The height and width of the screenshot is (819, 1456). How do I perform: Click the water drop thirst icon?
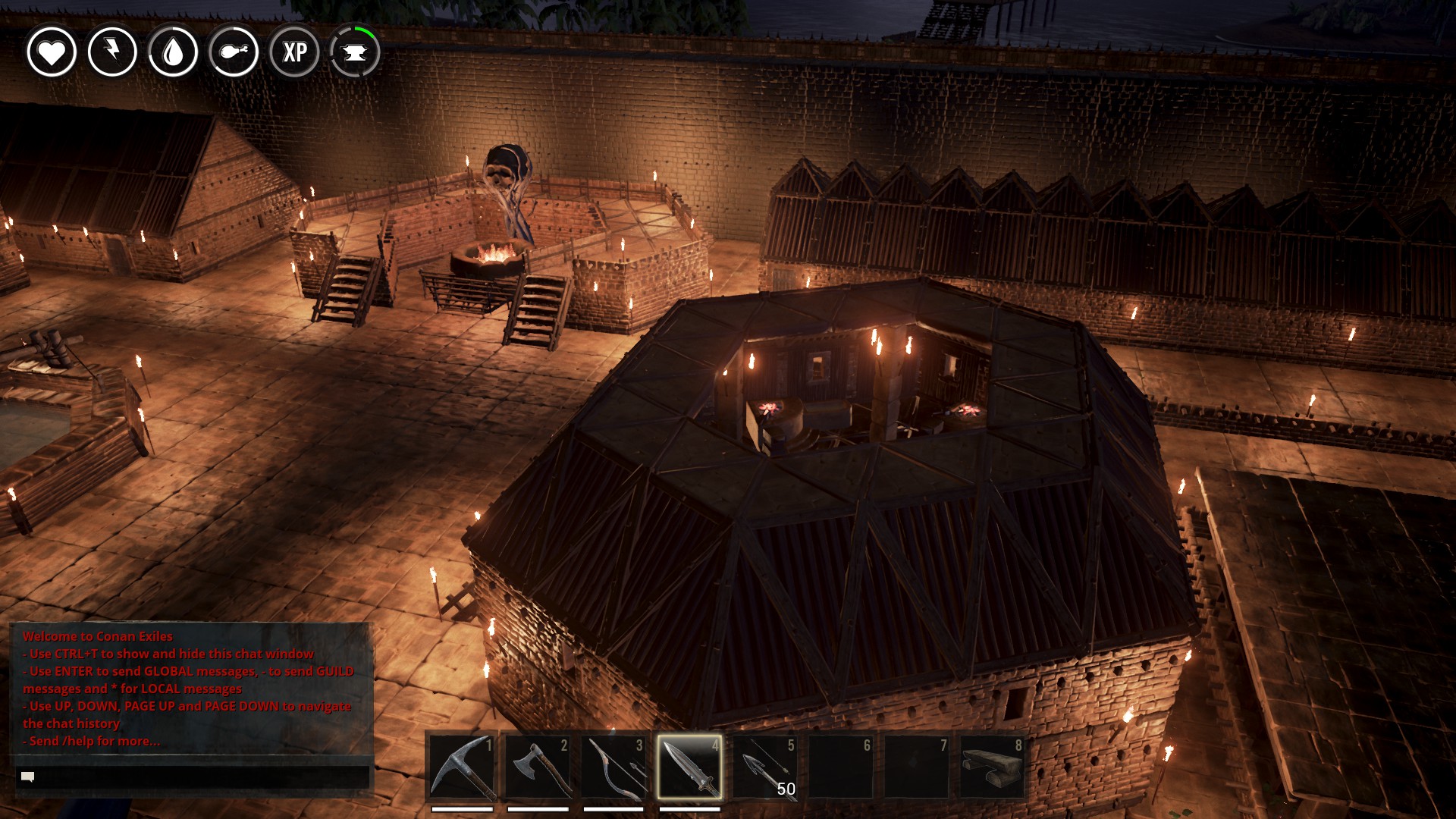(x=173, y=52)
